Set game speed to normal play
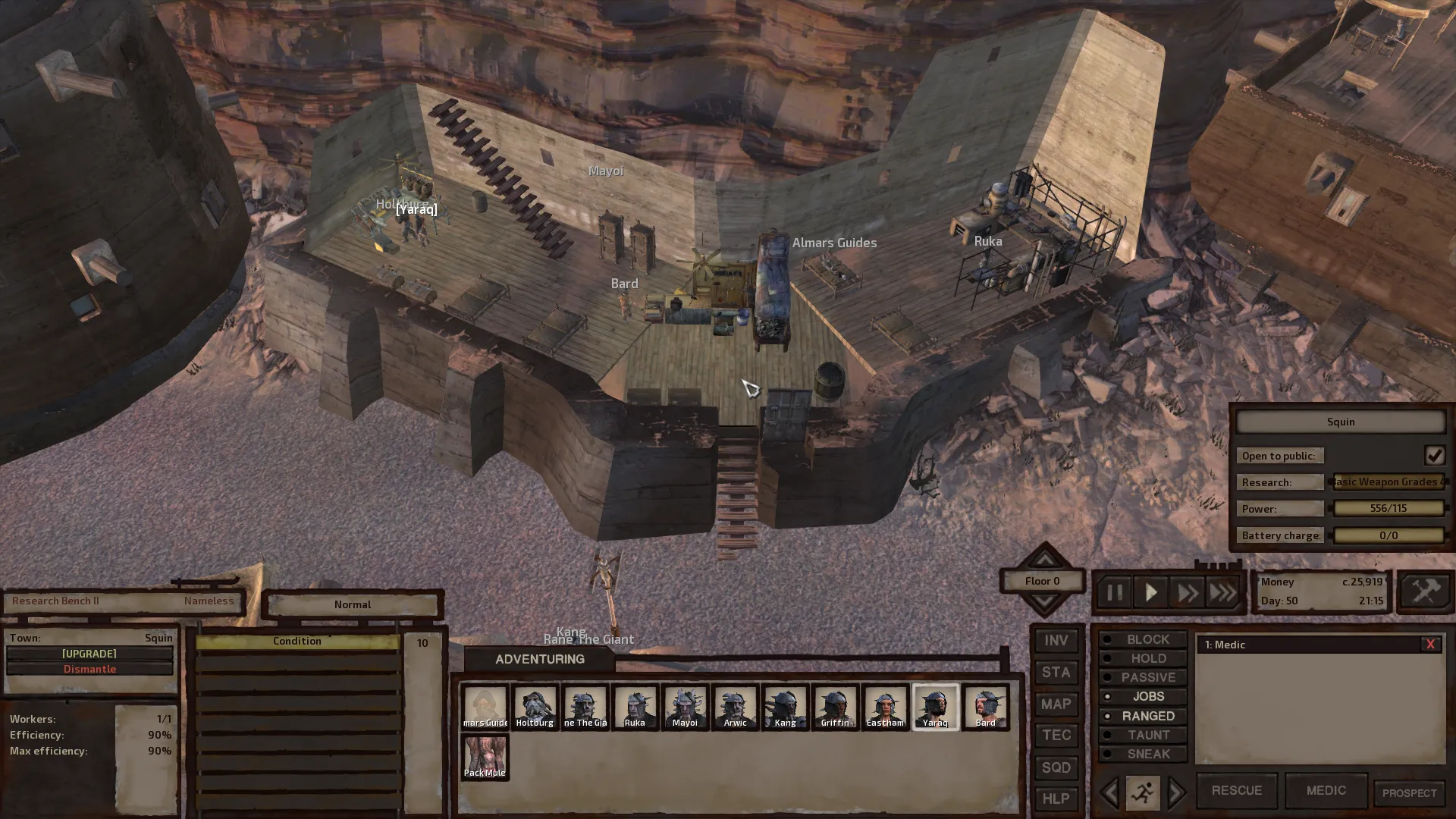 pos(1150,592)
